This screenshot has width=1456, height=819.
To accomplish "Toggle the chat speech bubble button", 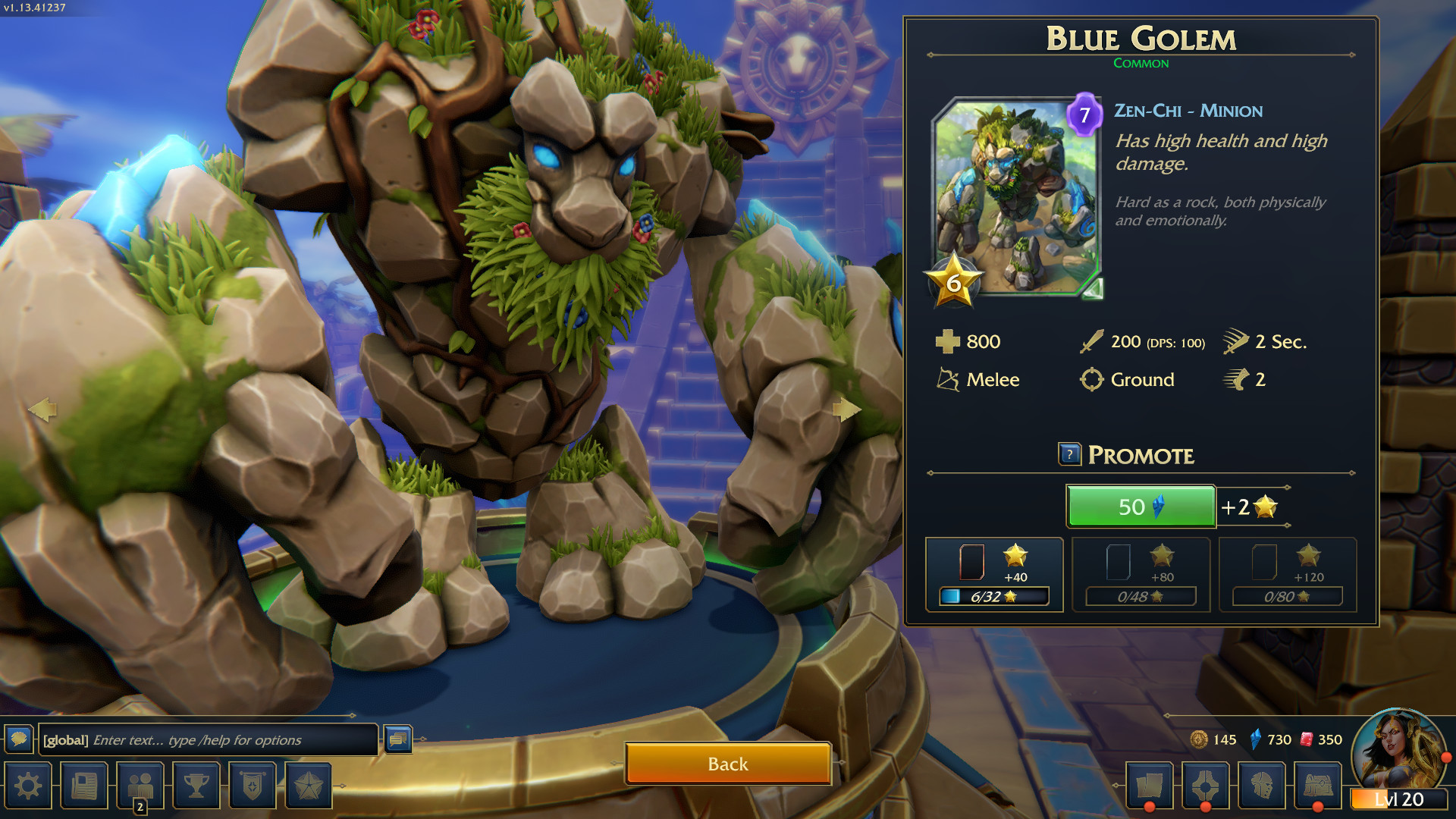I will pyautogui.click(x=19, y=738).
